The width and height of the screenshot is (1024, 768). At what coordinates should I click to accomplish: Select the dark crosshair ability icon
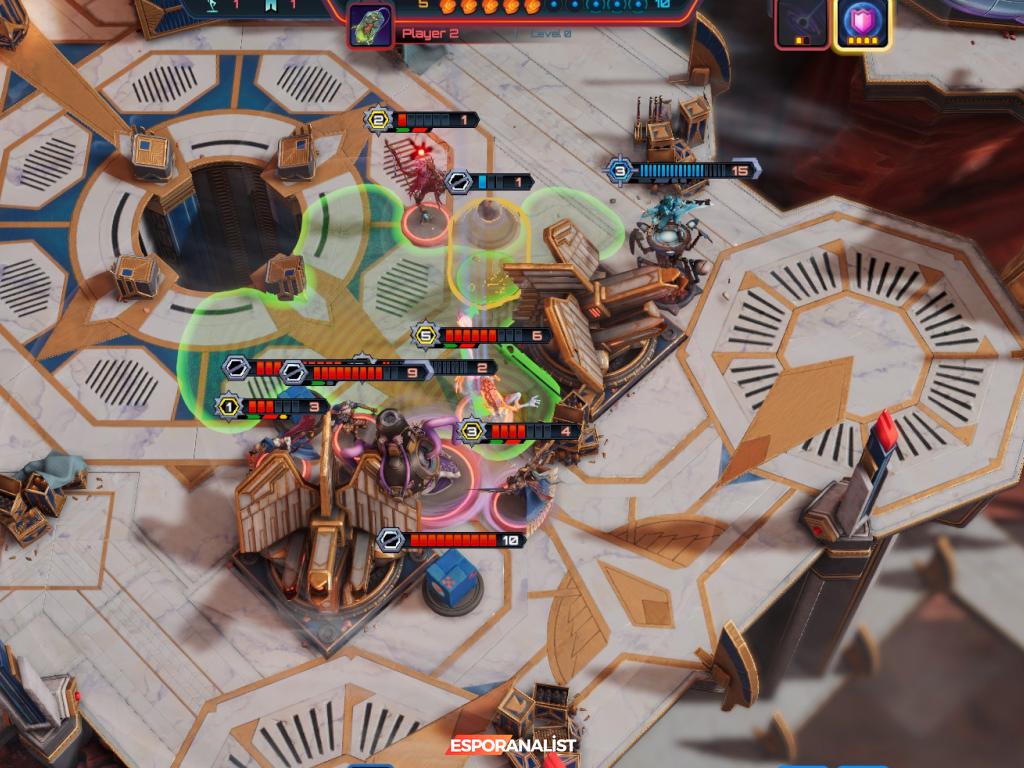[x=803, y=22]
